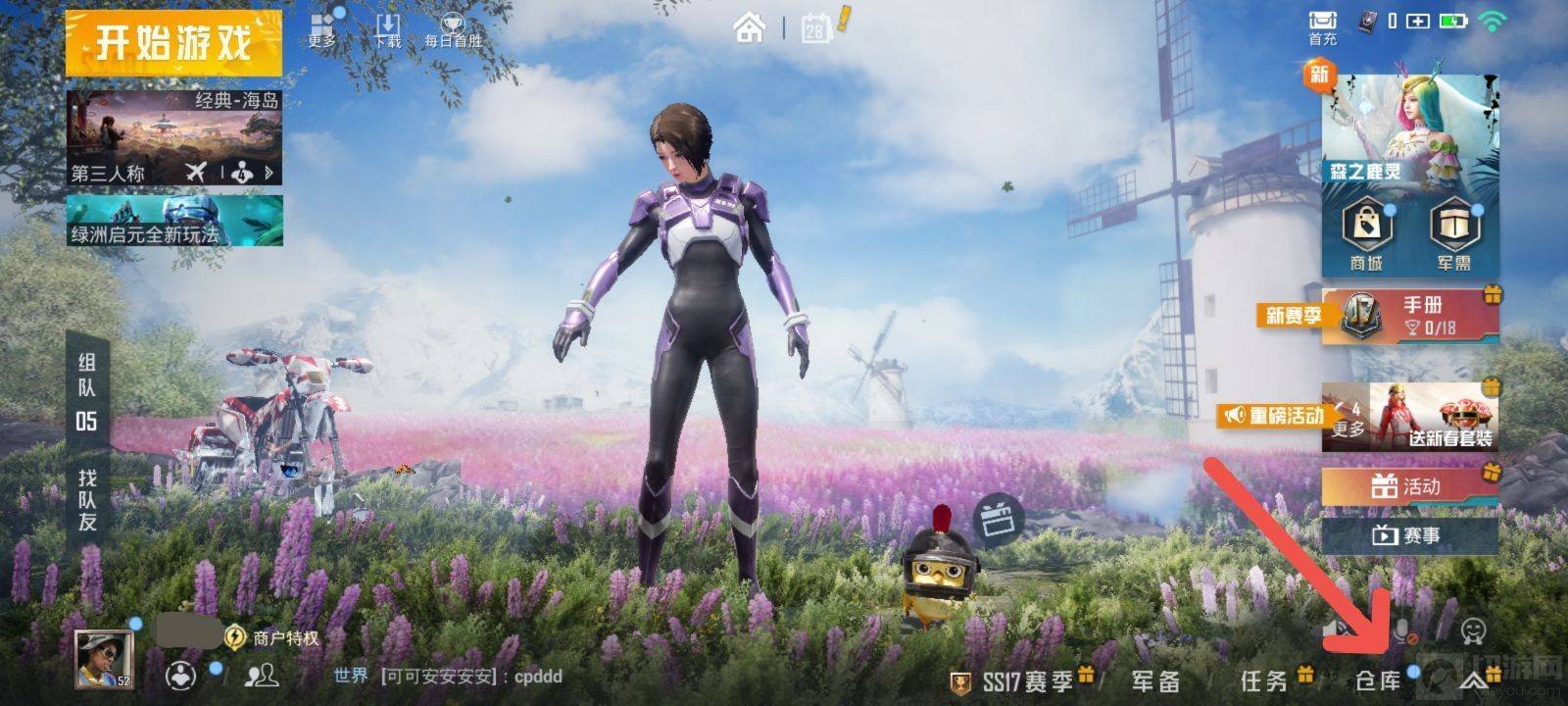Screen dimensions: 1568x706
Task: Open the 军备 armory menu
Action: click(1155, 681)
